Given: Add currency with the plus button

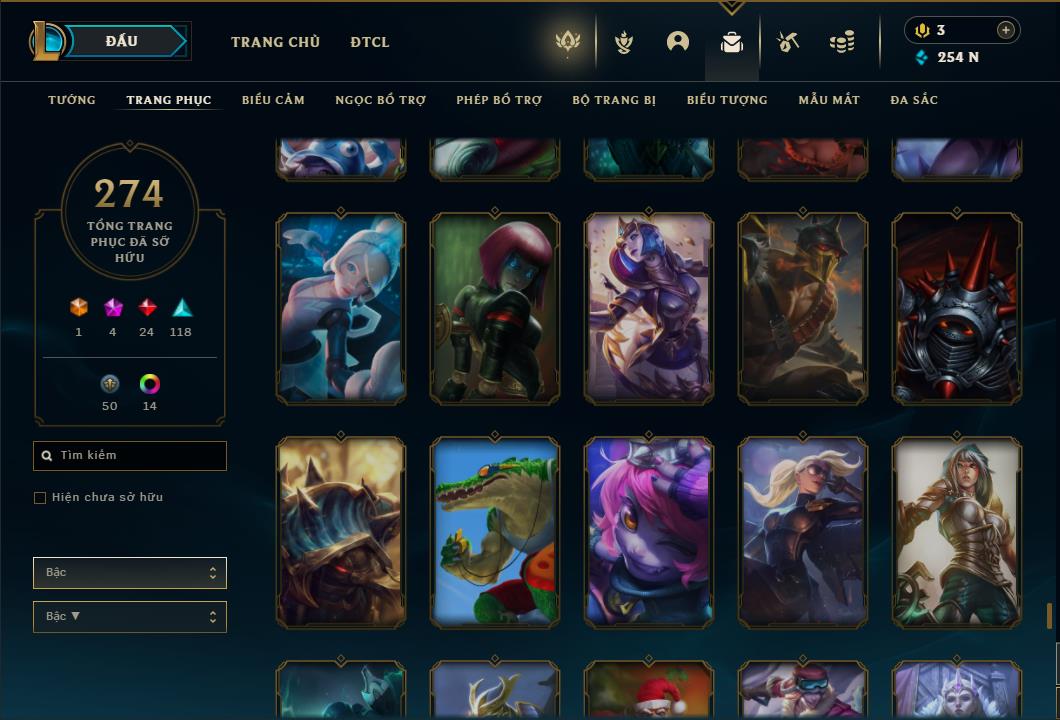Looking at the screenshot, I should click(x=1006, y=30).
